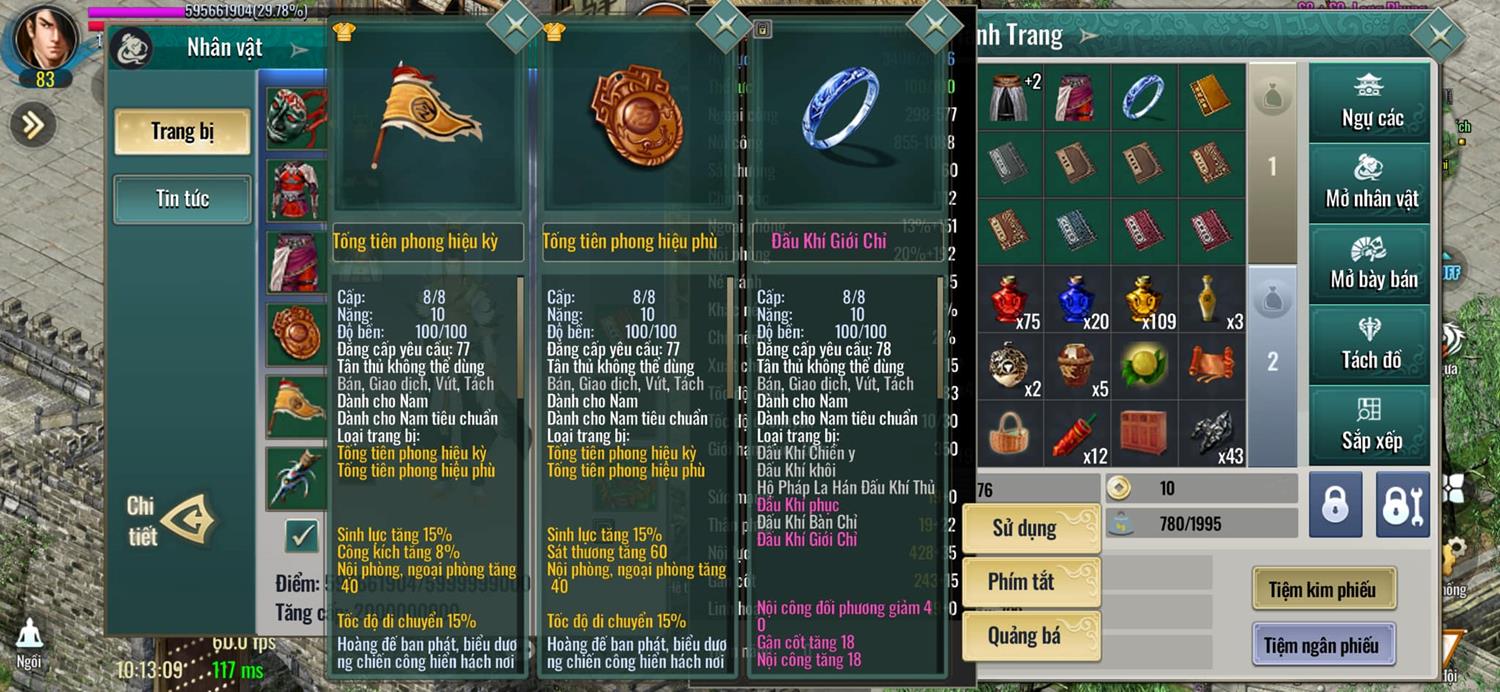Close the Hành Trang inventory window
The image size is (1500, 692).
pyautogui.click(x=1439, y=37)
